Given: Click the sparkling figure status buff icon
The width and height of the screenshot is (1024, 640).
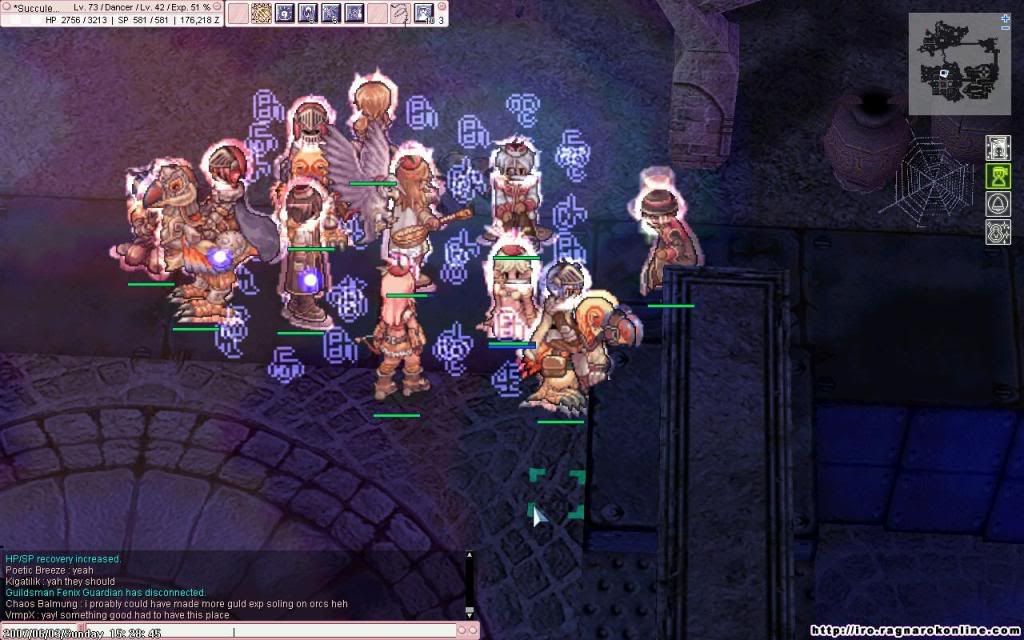Looking at the screenshot, I should 997,233.
